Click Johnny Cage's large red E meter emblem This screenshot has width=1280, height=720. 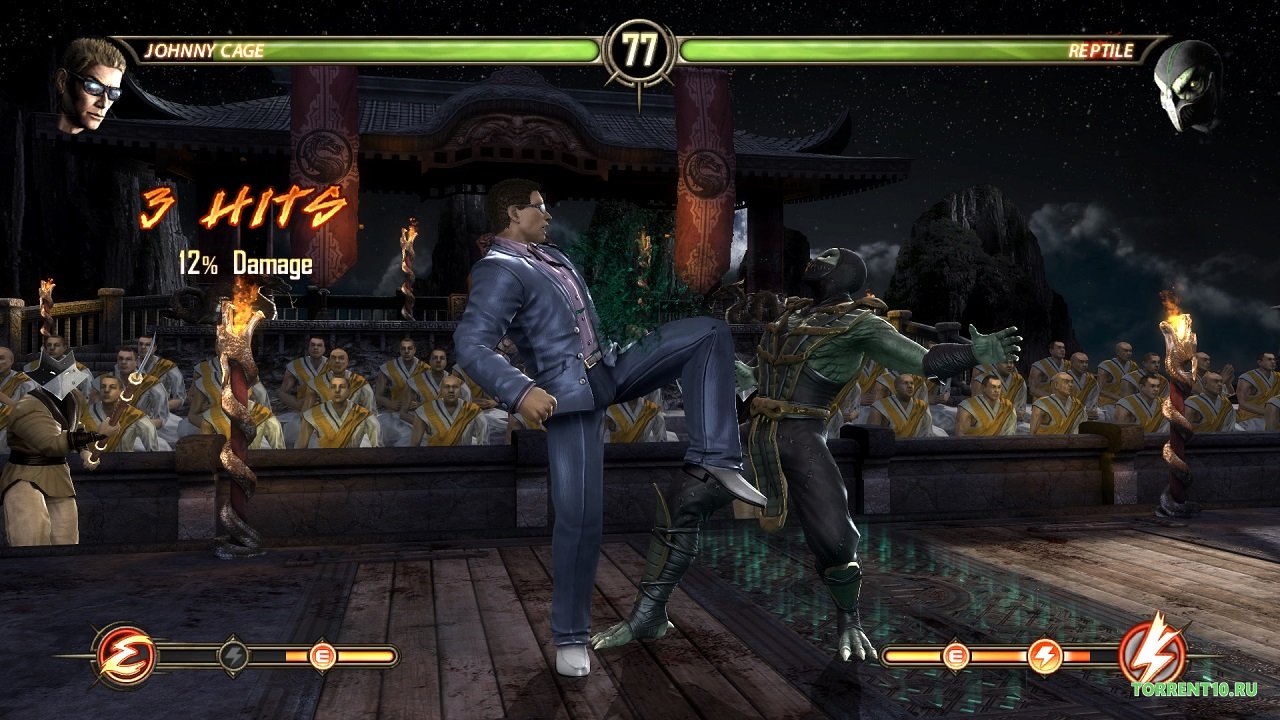pos(125,656)
